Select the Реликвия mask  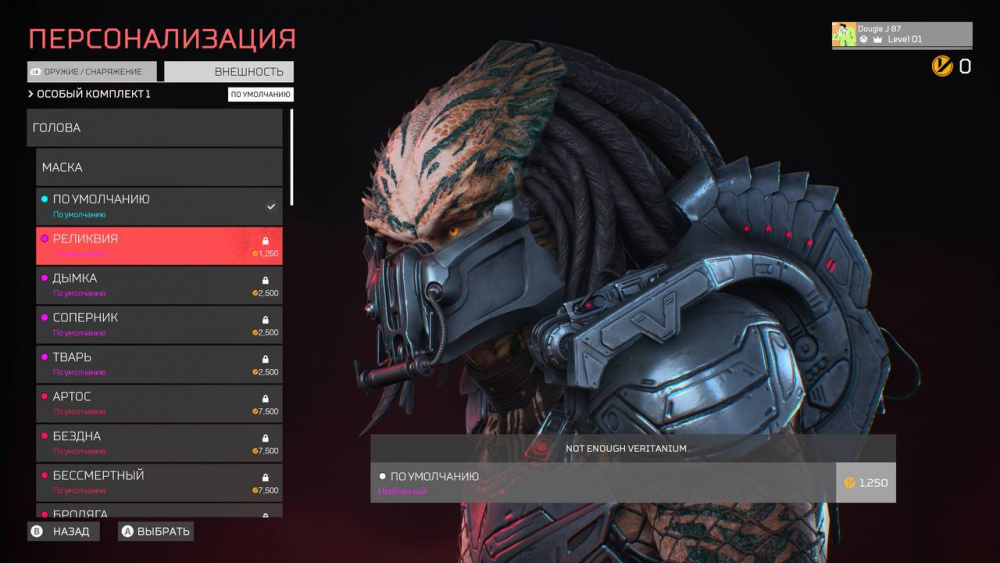pos(160,246)
